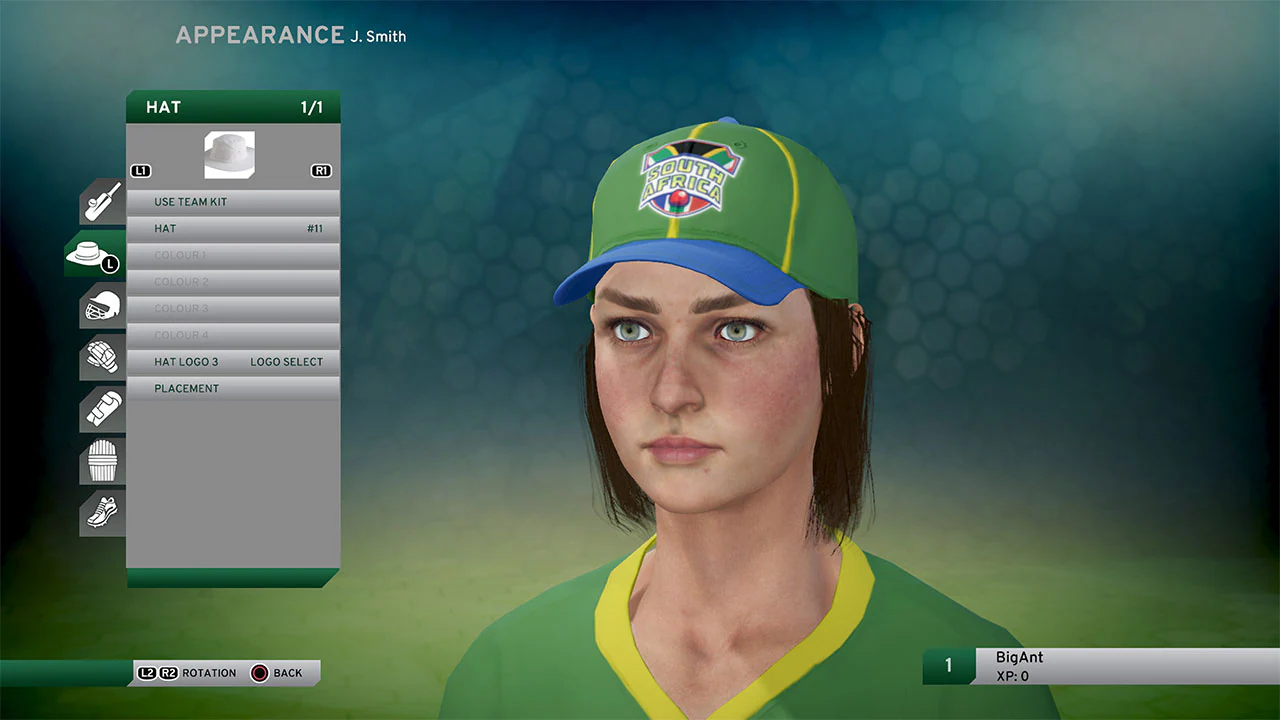Click the HAT panel header tab

coord(232,107)
